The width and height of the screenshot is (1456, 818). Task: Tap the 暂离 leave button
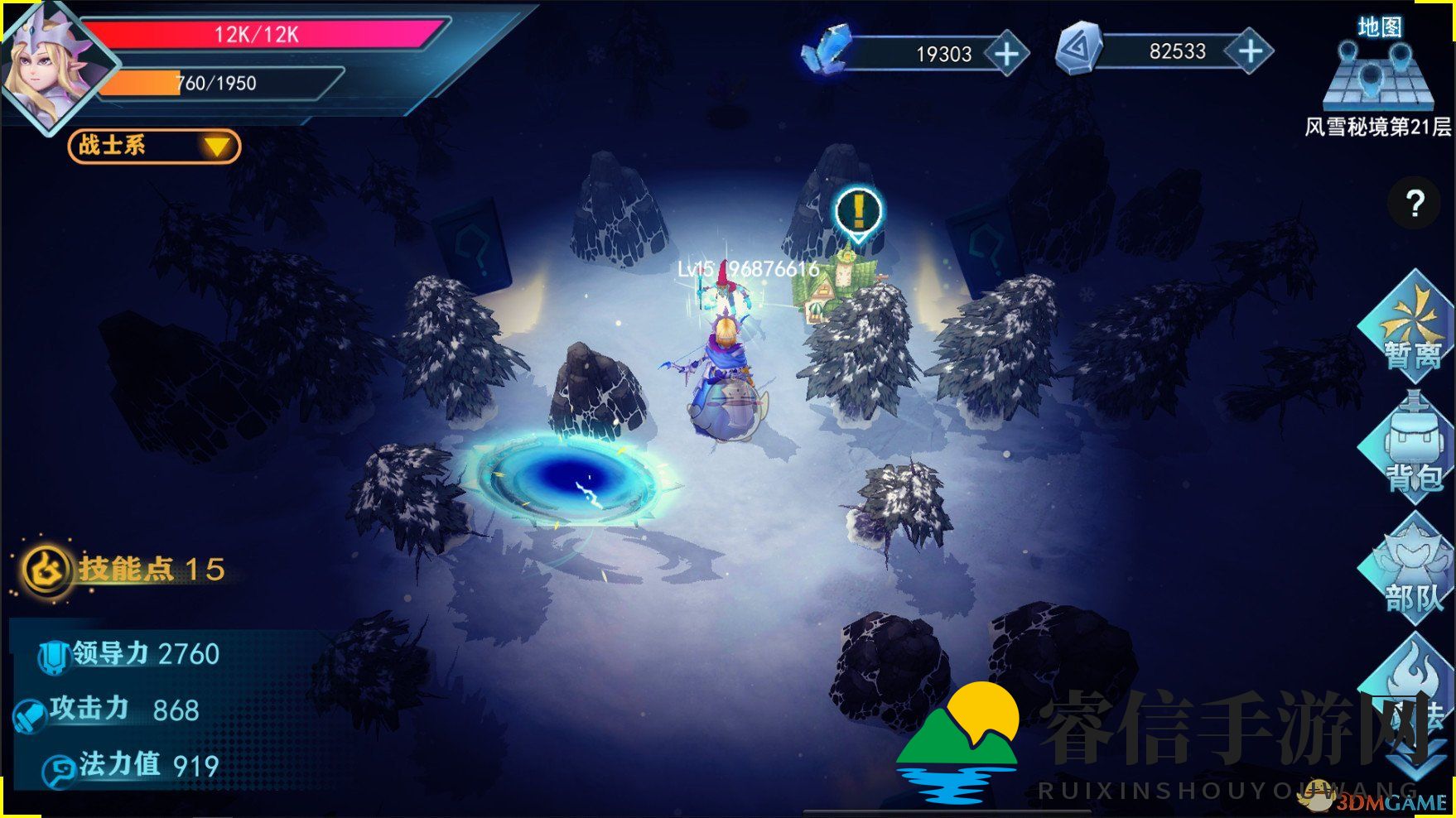1411,329
